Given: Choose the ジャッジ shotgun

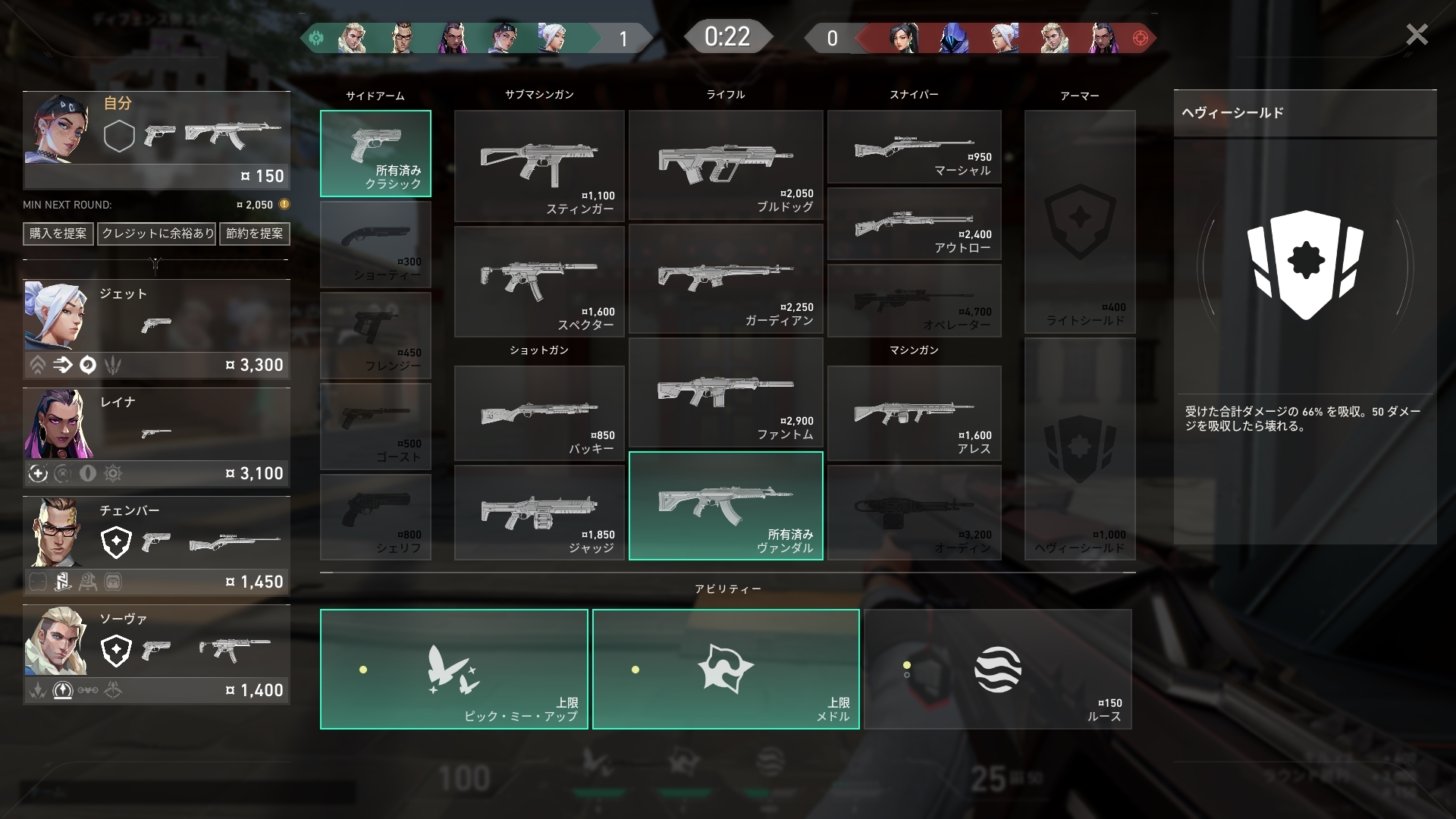Looking at the screenshot, I should [x=539, y=513].
